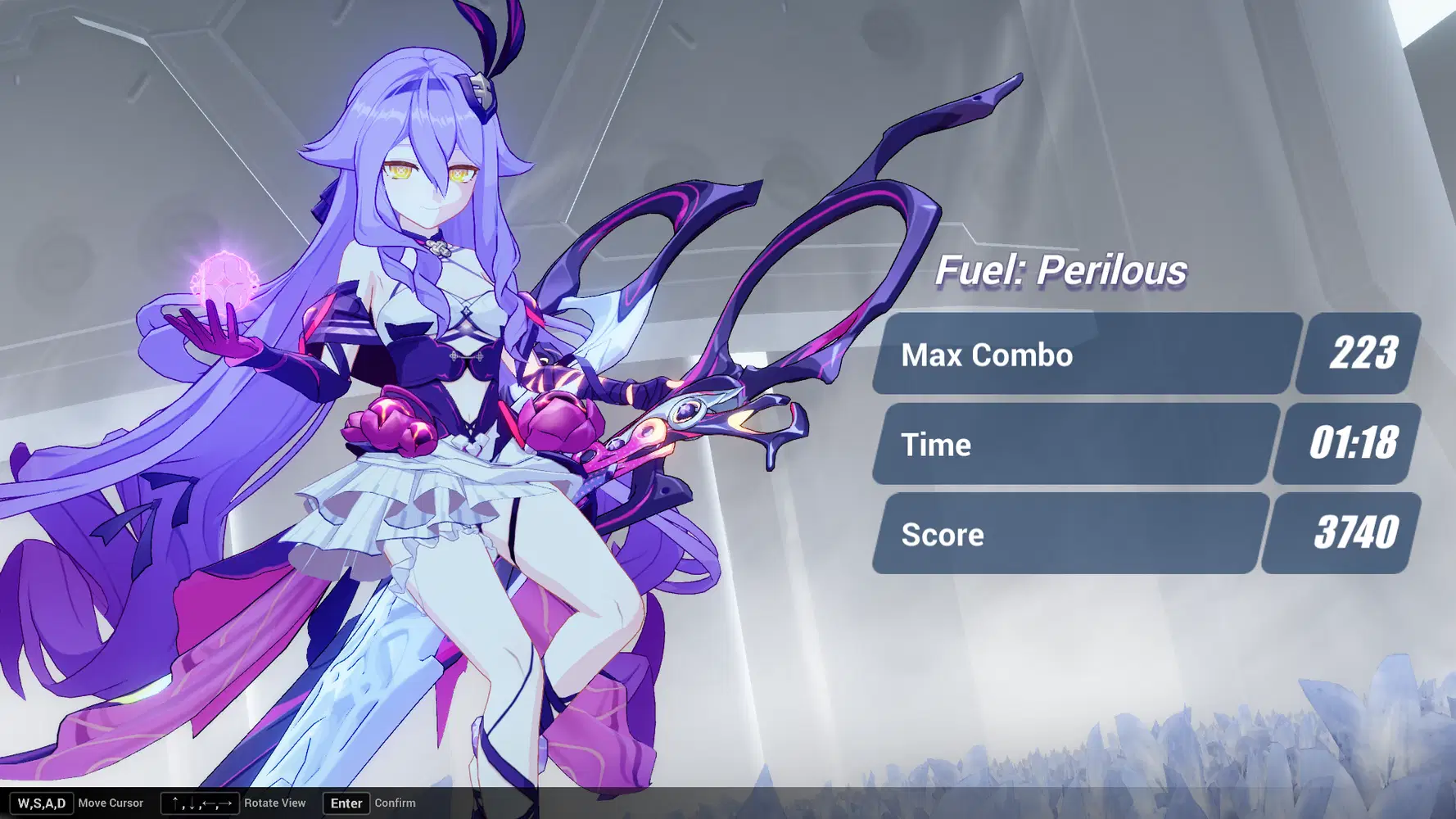Click the Enter Confirm key hint
The image size is (1456, 819).
[346, 803]
